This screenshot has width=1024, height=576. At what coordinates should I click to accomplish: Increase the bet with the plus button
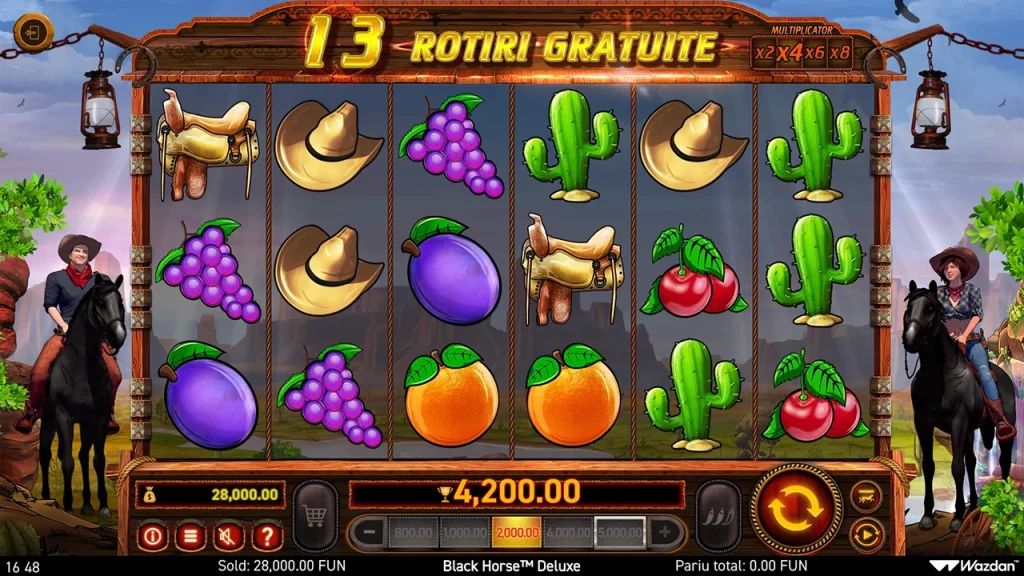click(665, 533)
